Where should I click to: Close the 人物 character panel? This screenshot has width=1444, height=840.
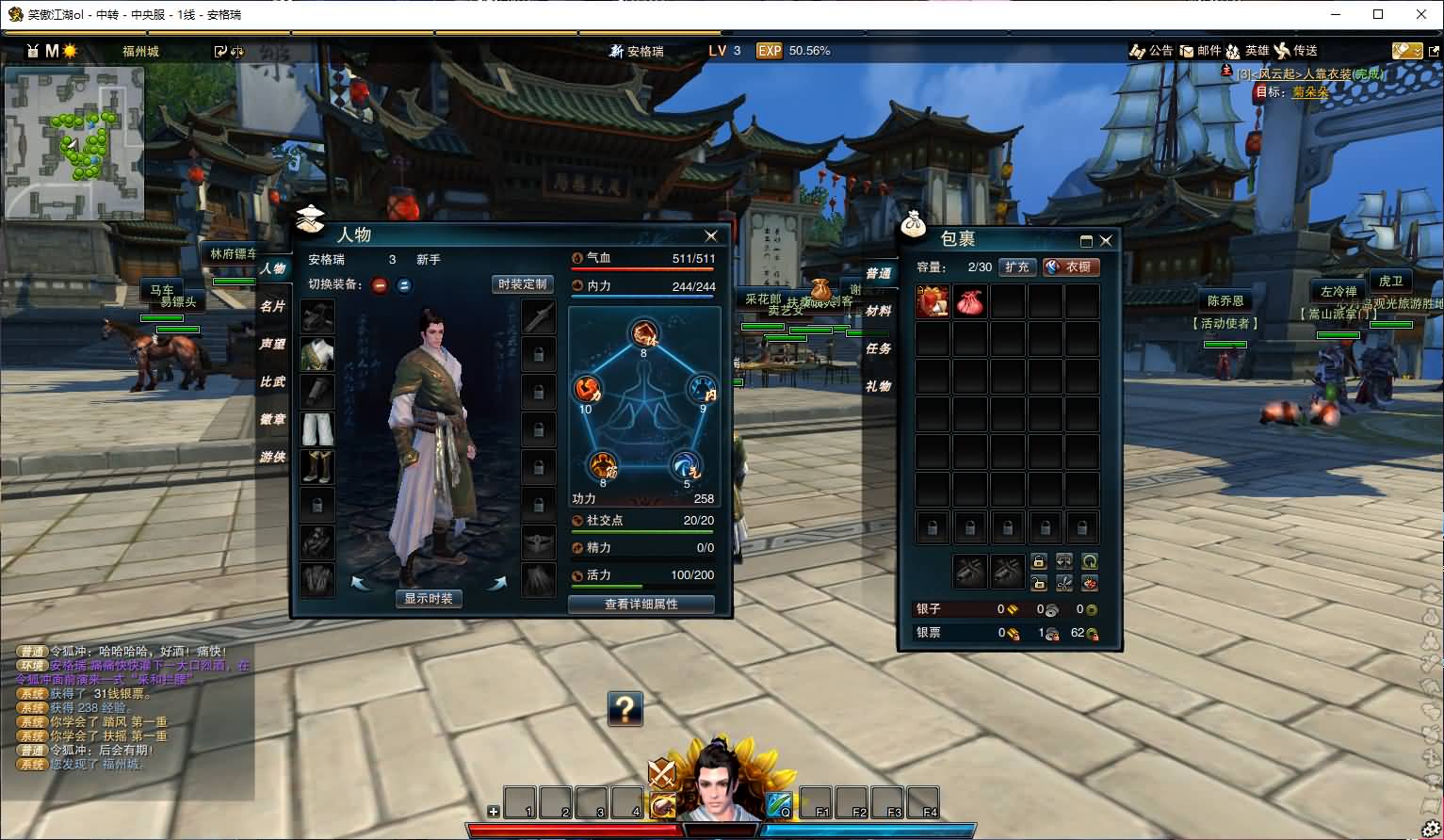coord(711,236)
